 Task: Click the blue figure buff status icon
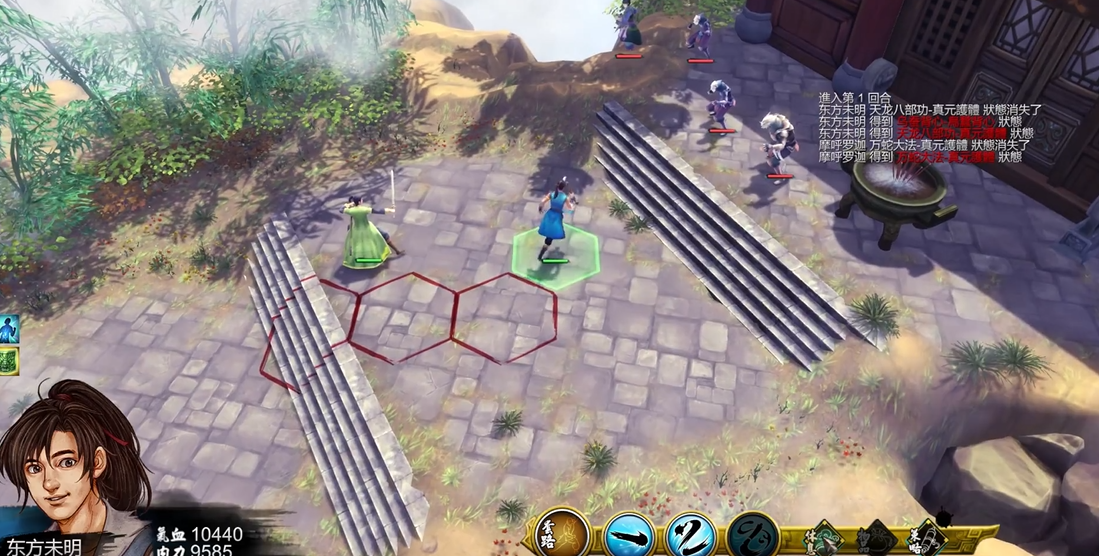8,328
